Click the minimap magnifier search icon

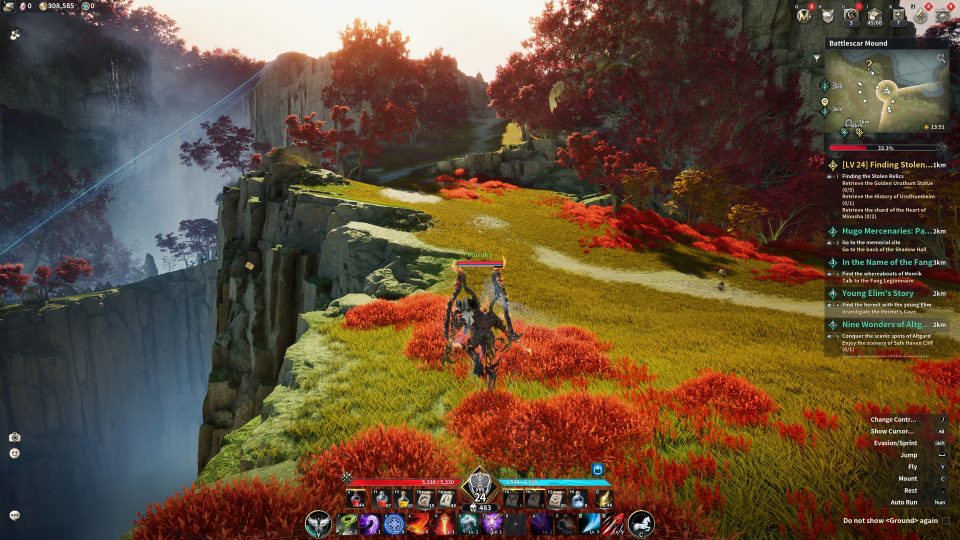(x=940, y=59)
